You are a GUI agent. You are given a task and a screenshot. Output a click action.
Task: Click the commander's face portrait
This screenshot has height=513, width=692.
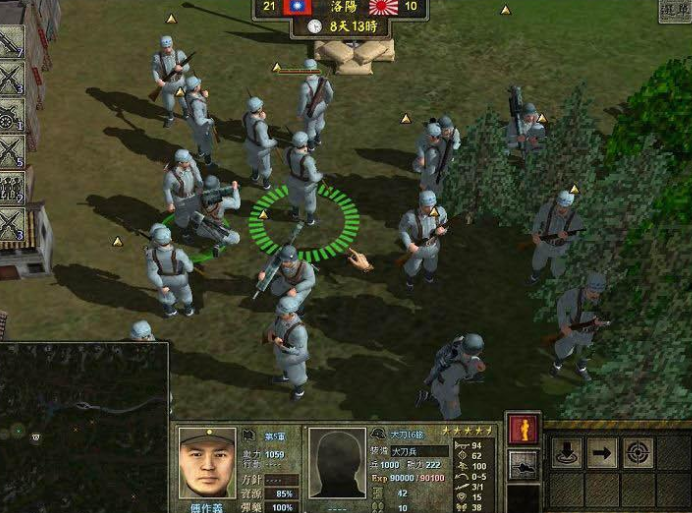click(x=206, y=464)
